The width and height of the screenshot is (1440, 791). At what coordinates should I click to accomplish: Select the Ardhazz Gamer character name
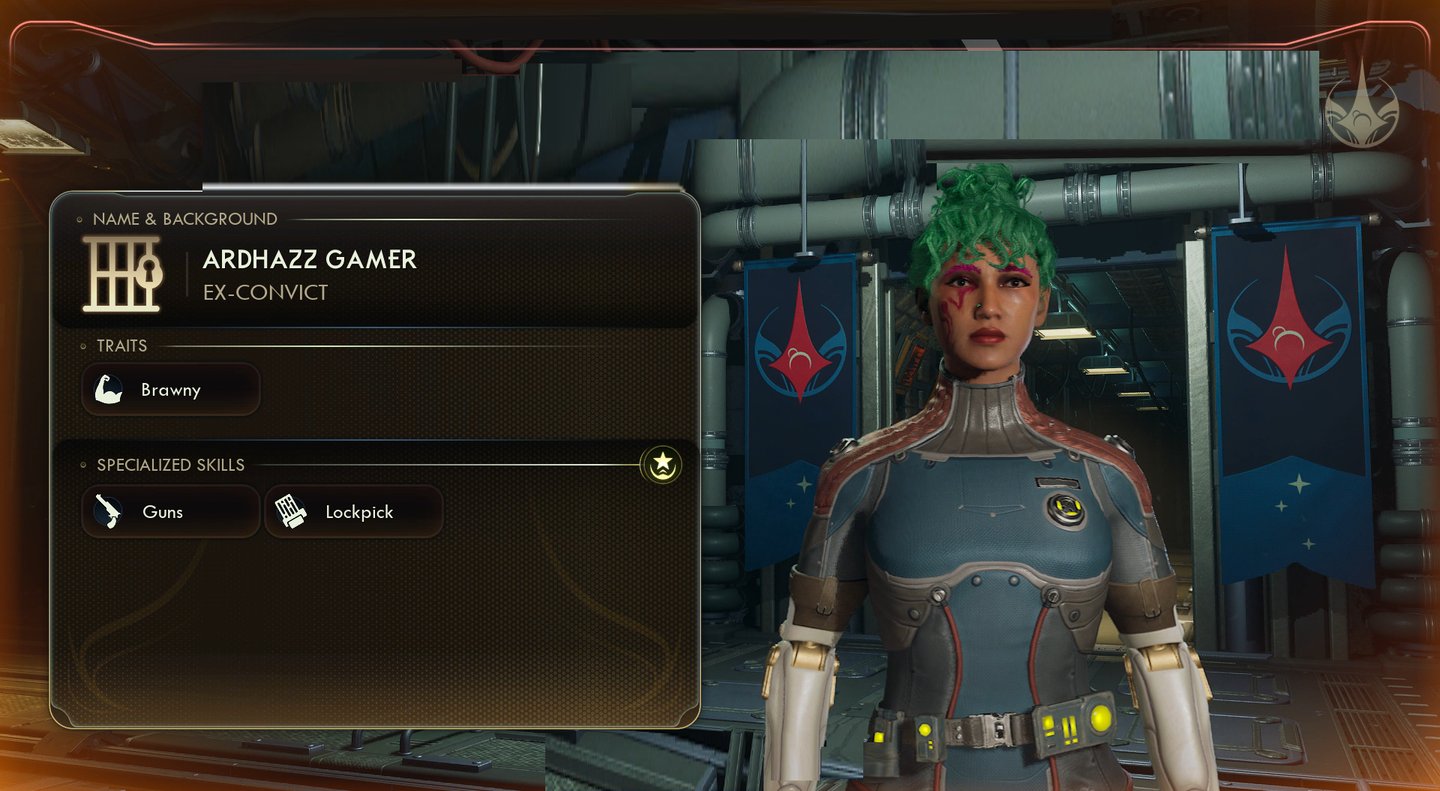click(x=309, y=260)
